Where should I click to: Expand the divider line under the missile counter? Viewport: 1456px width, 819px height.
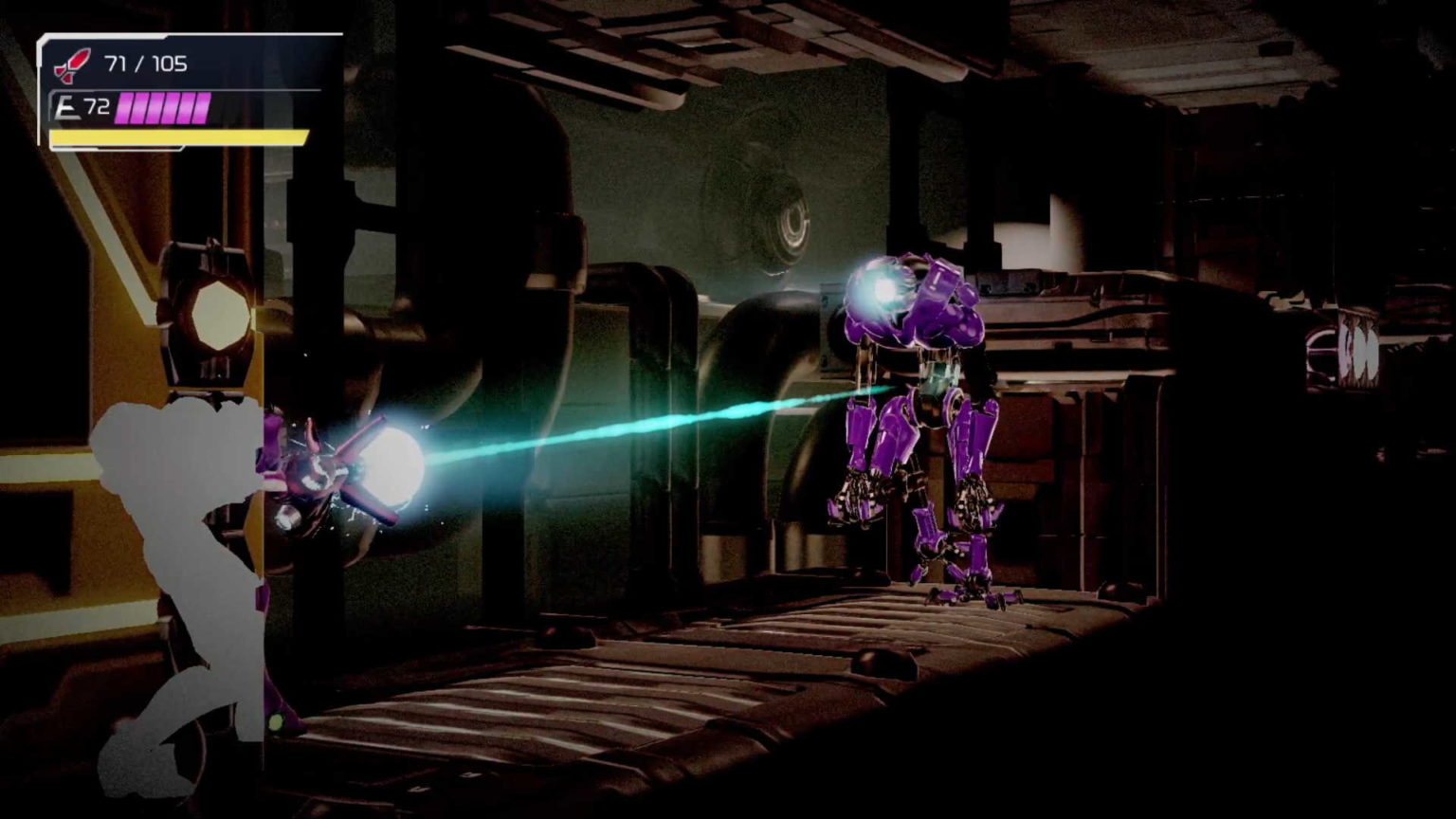pos(190,91)
